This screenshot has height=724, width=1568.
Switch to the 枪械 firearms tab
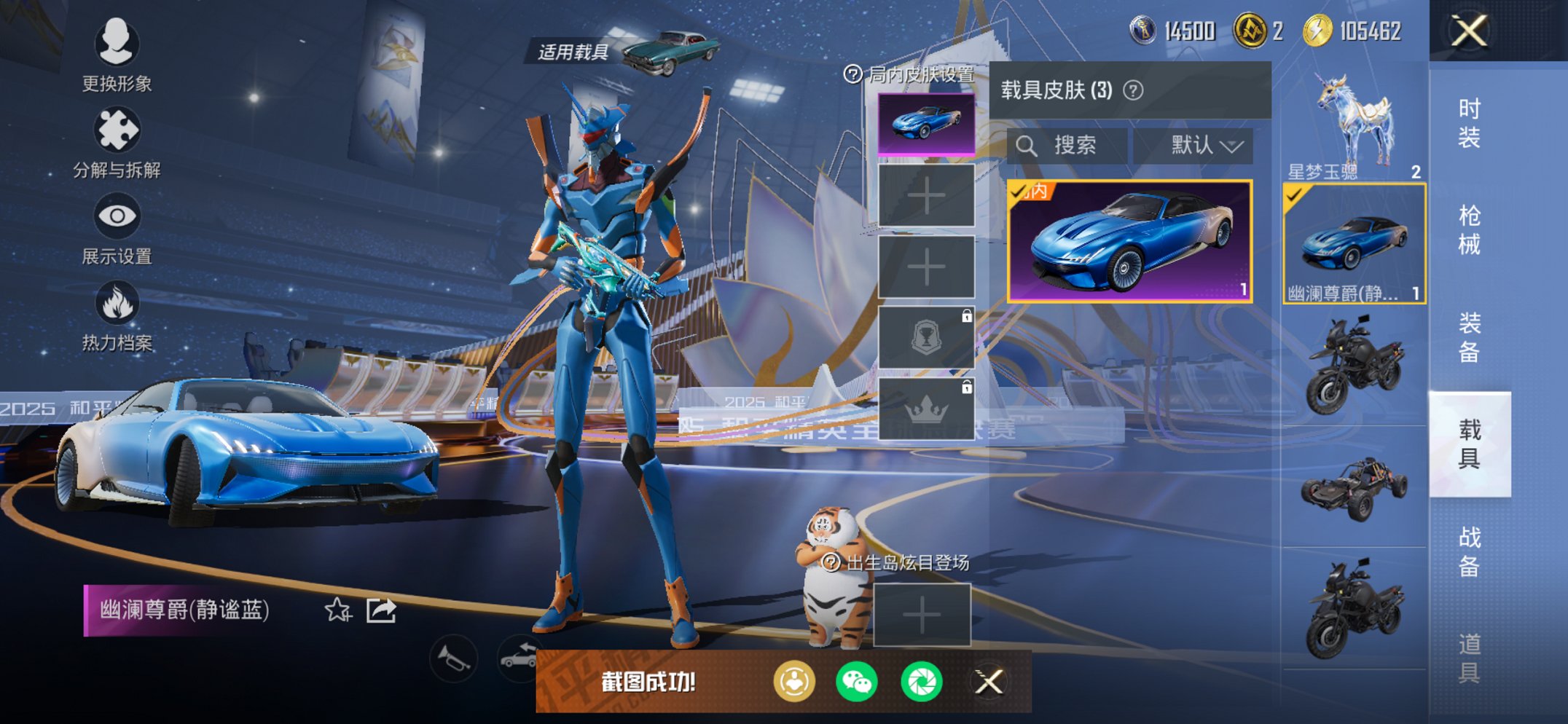tap(1469, 229)
